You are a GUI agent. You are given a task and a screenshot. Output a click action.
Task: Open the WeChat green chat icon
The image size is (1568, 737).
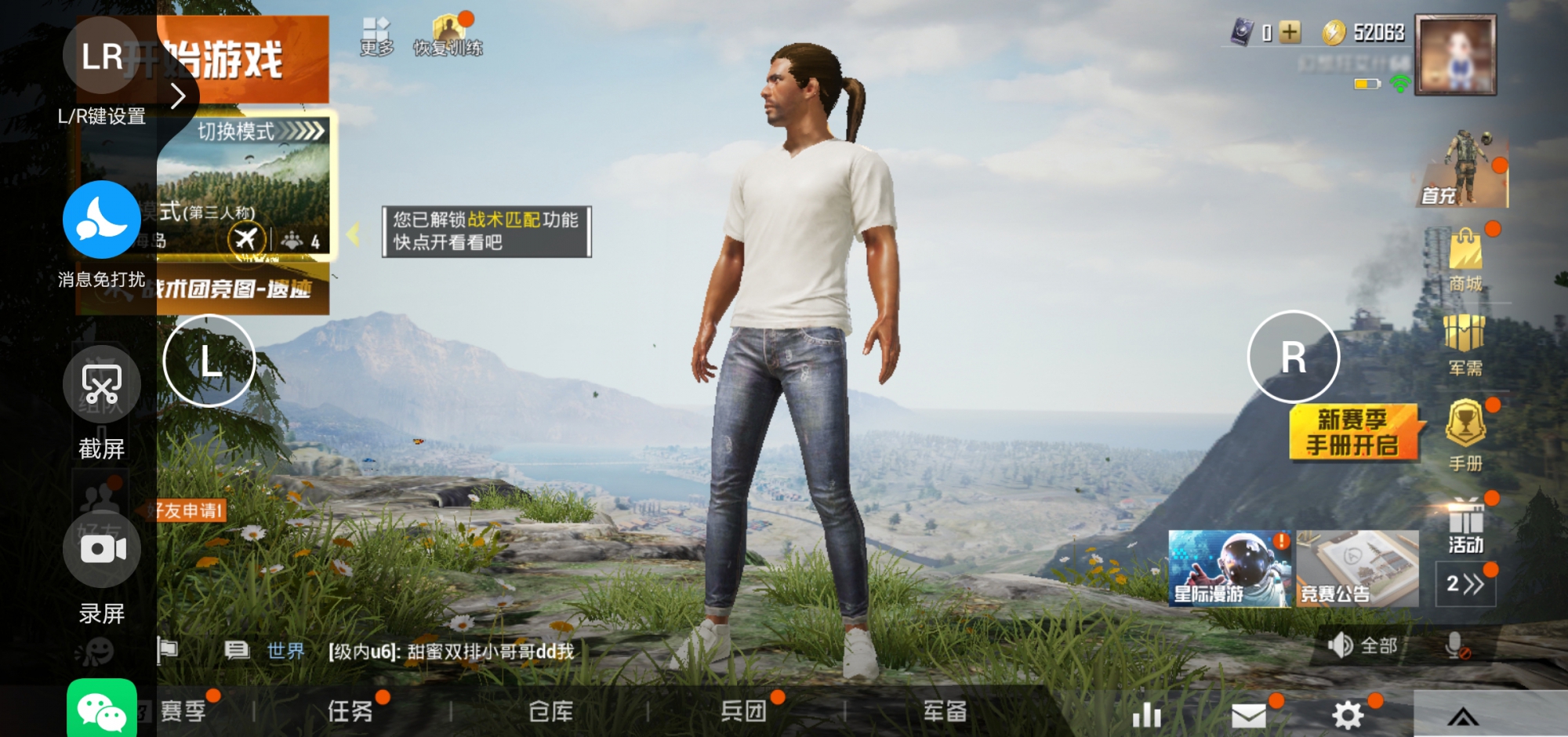102,709
